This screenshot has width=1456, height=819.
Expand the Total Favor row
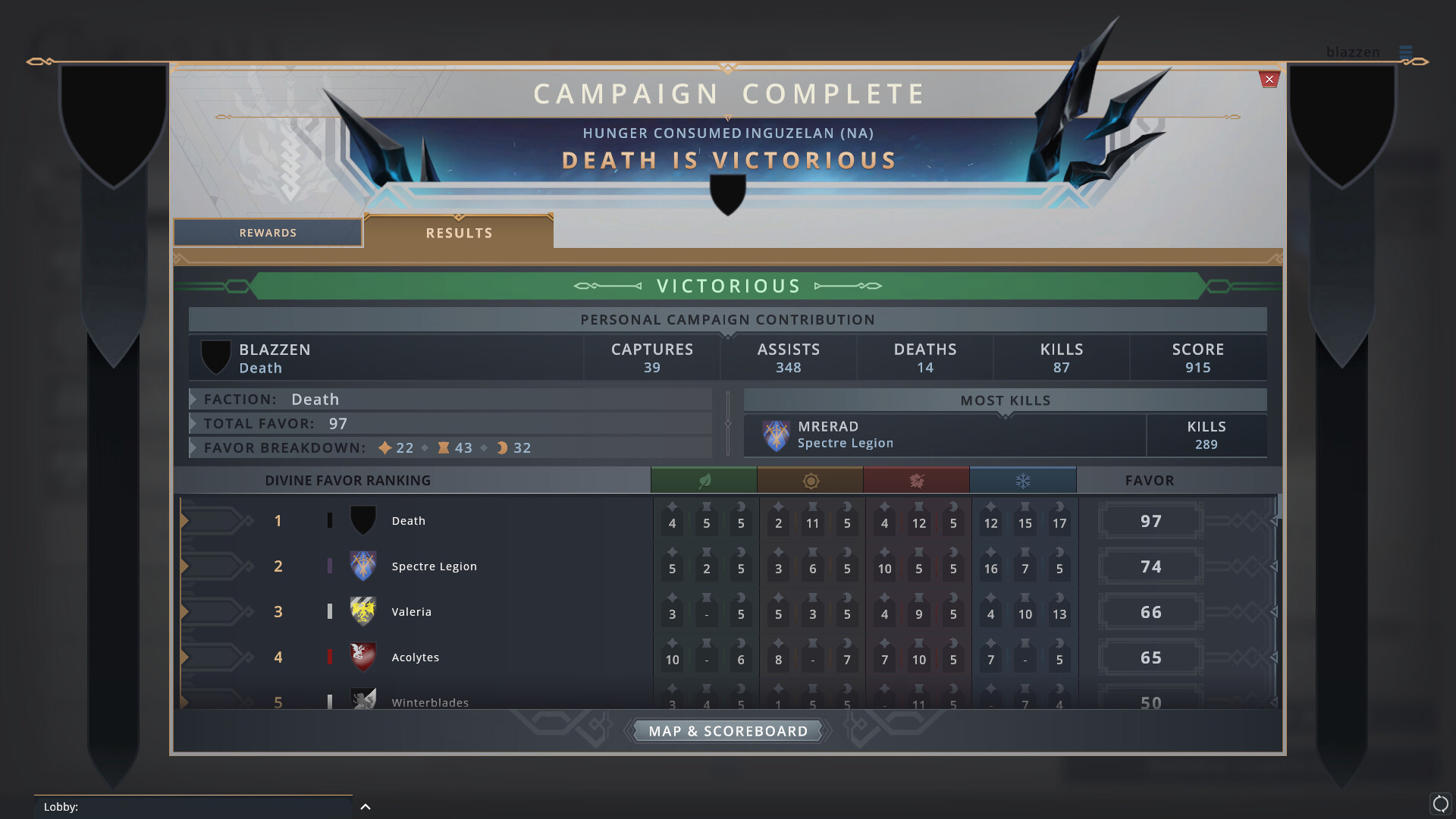tap(194, 423)
